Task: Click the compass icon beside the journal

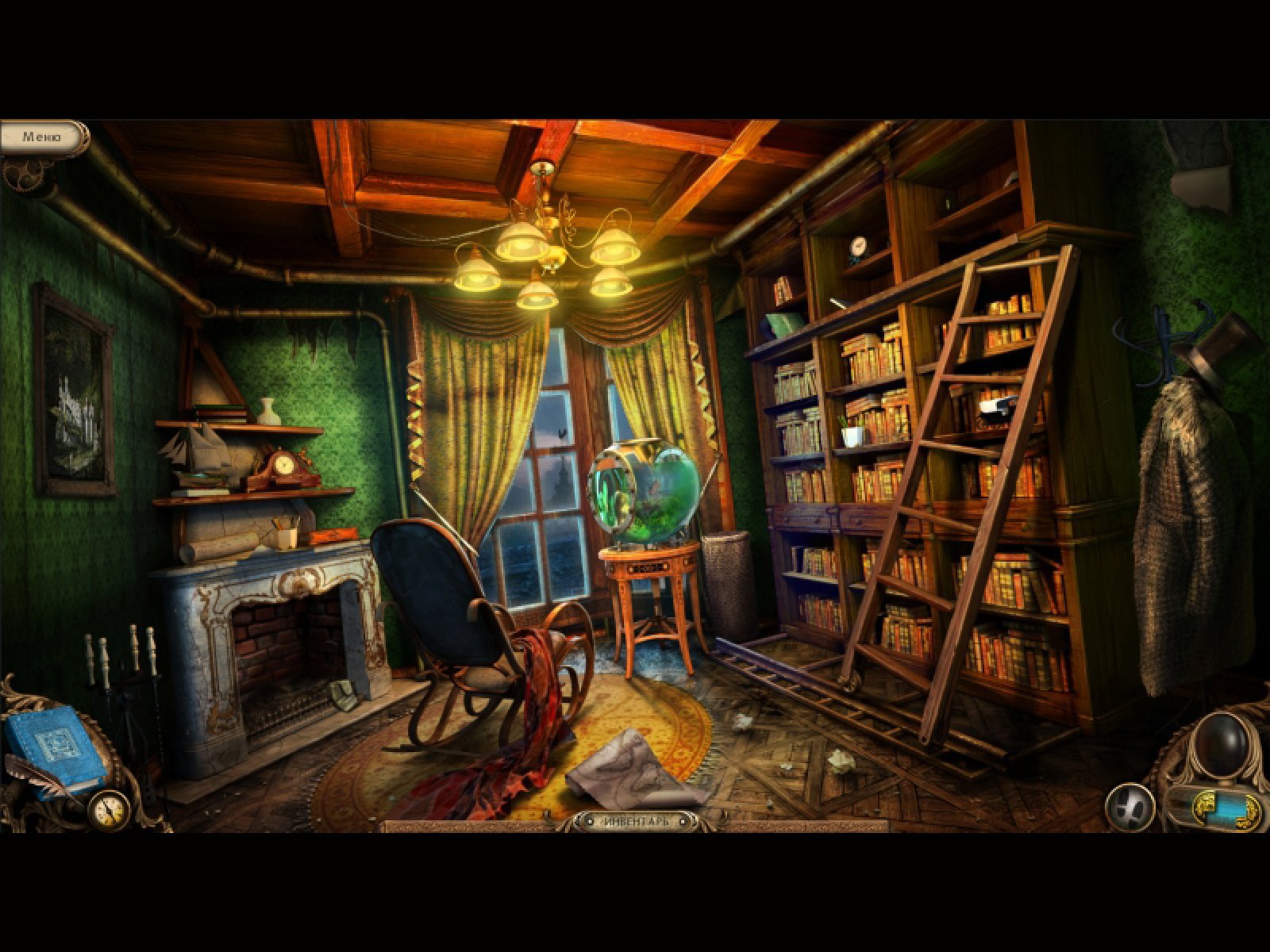Action: pos(109,809)
